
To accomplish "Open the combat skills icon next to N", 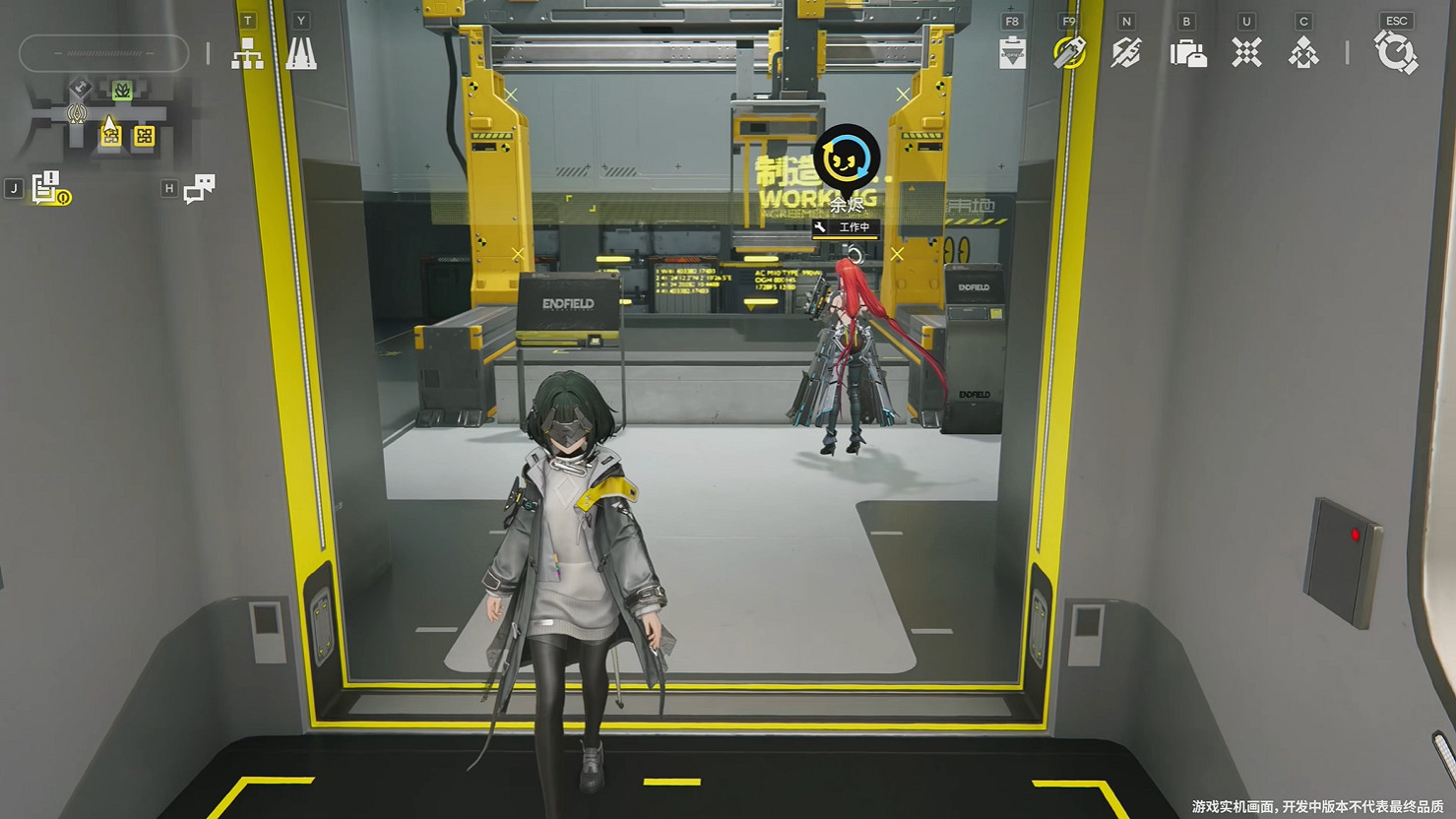I will coord(1126,54).
